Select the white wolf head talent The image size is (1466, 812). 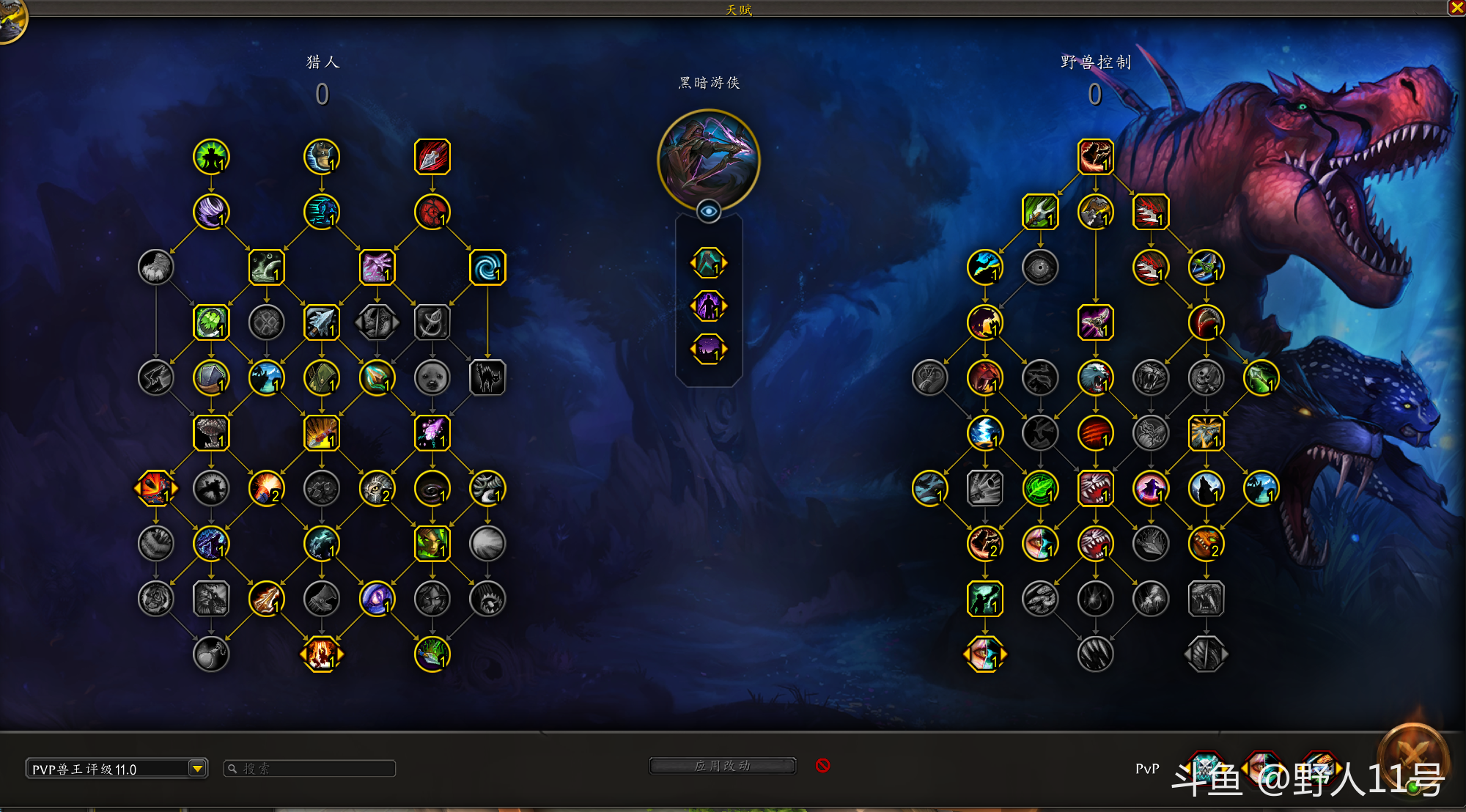(x=1095, y=378)
